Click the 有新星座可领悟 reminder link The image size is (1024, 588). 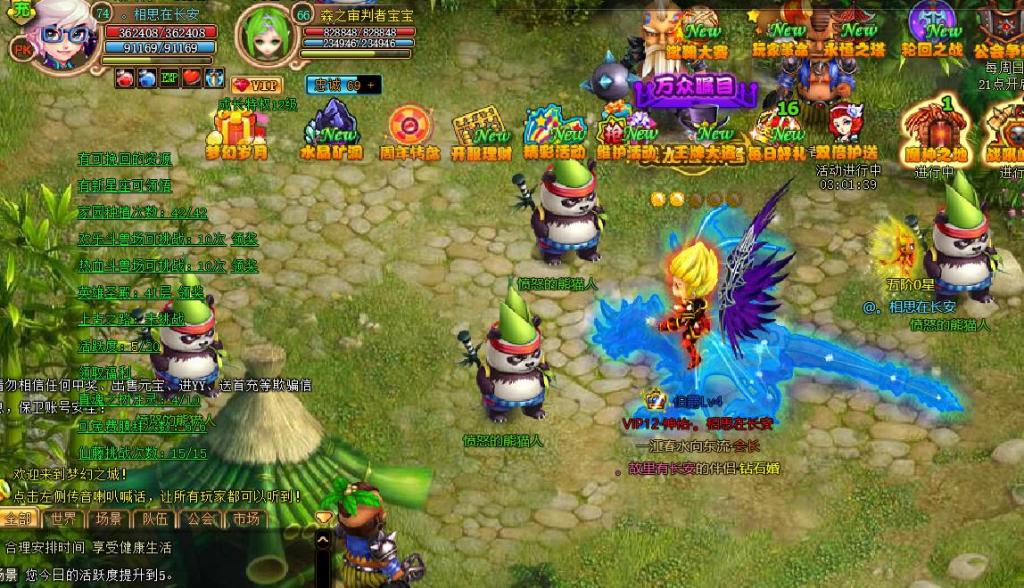(x=125, y=185)
